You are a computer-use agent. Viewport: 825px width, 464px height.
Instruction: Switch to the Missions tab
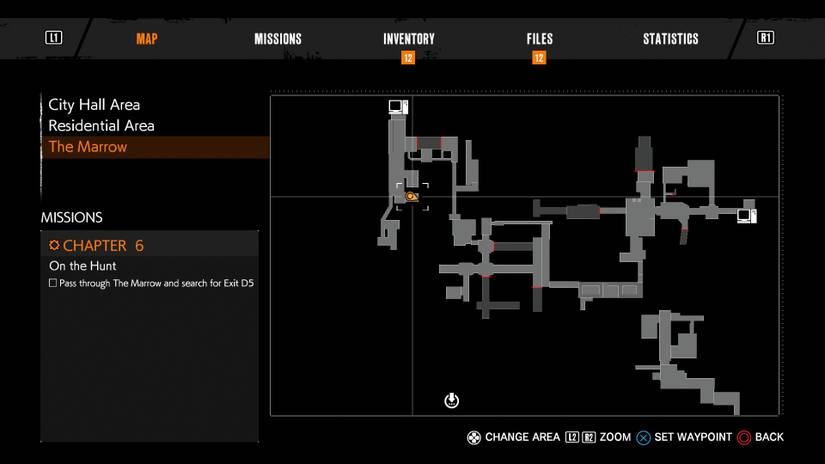click(x=278, y=39)
